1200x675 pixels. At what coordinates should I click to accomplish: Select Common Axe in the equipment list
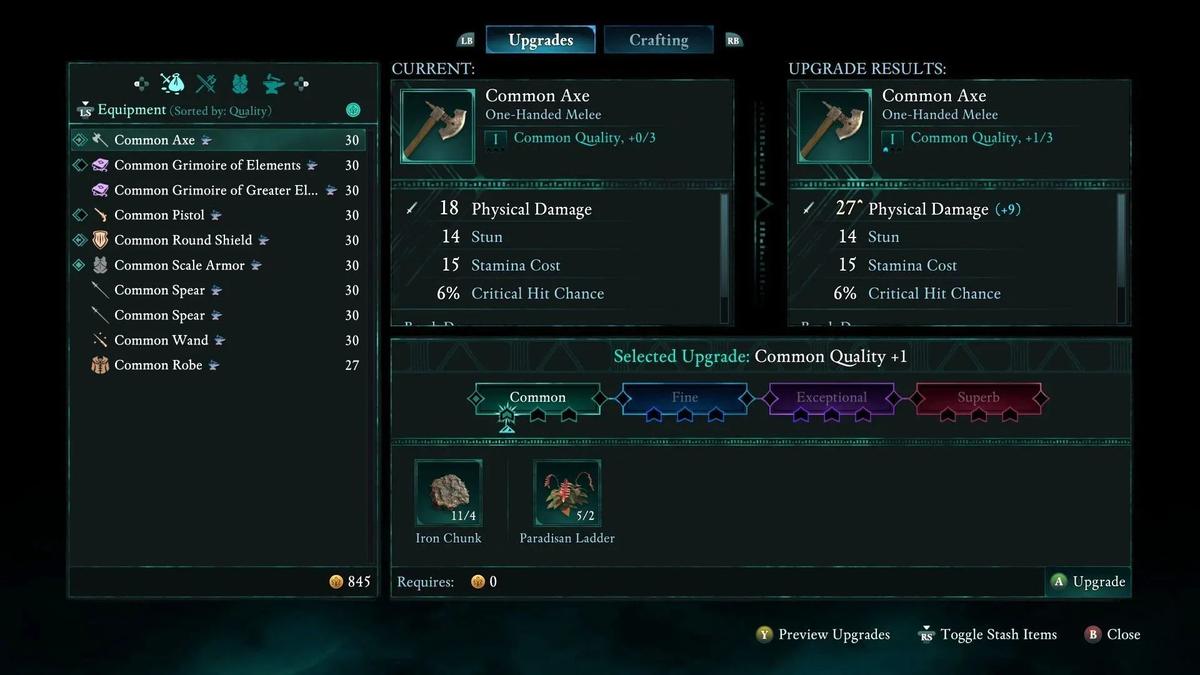pyautogui.click(x=155, y=140)
